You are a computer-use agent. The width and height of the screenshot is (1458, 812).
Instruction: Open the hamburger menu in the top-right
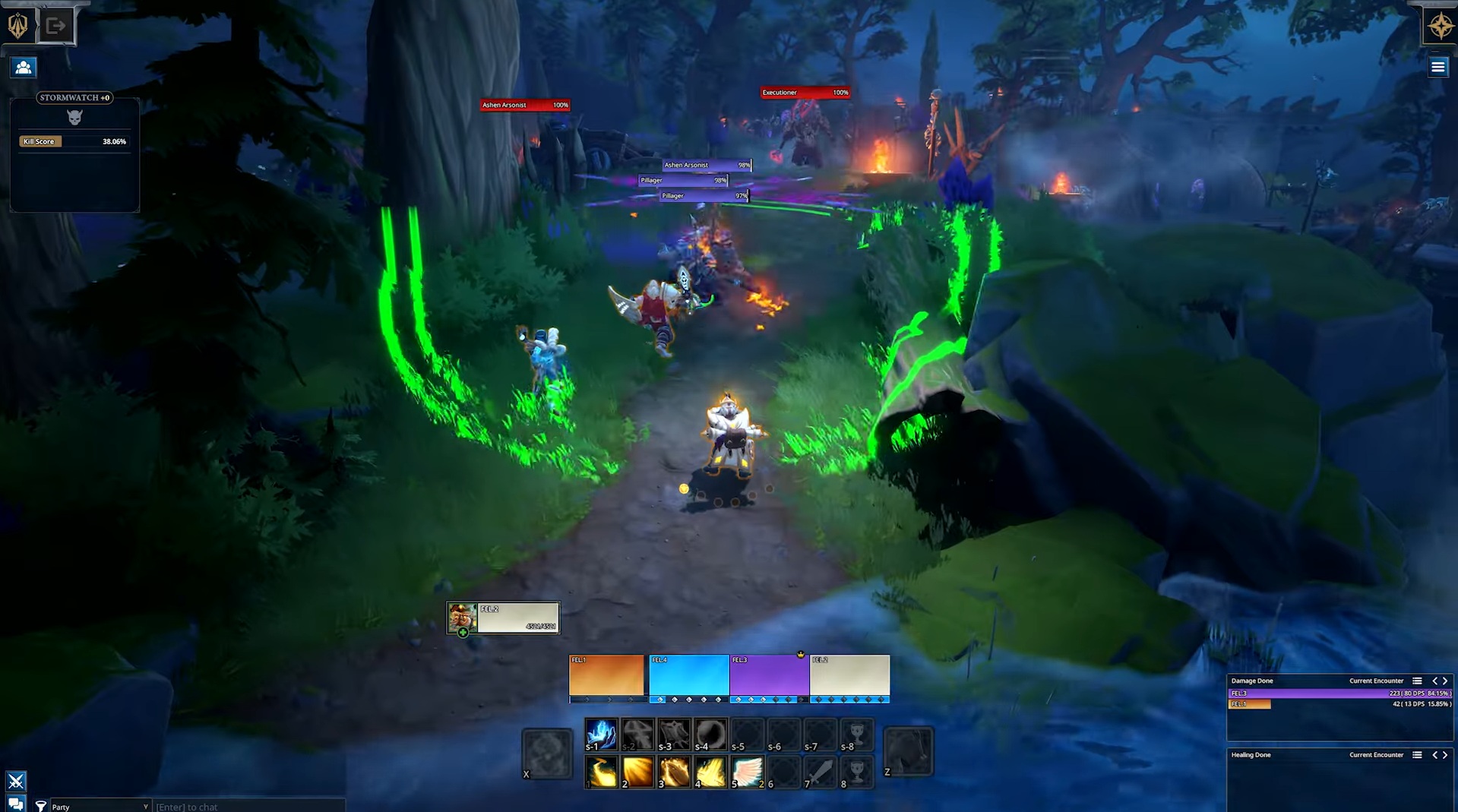click(1437, 68)
